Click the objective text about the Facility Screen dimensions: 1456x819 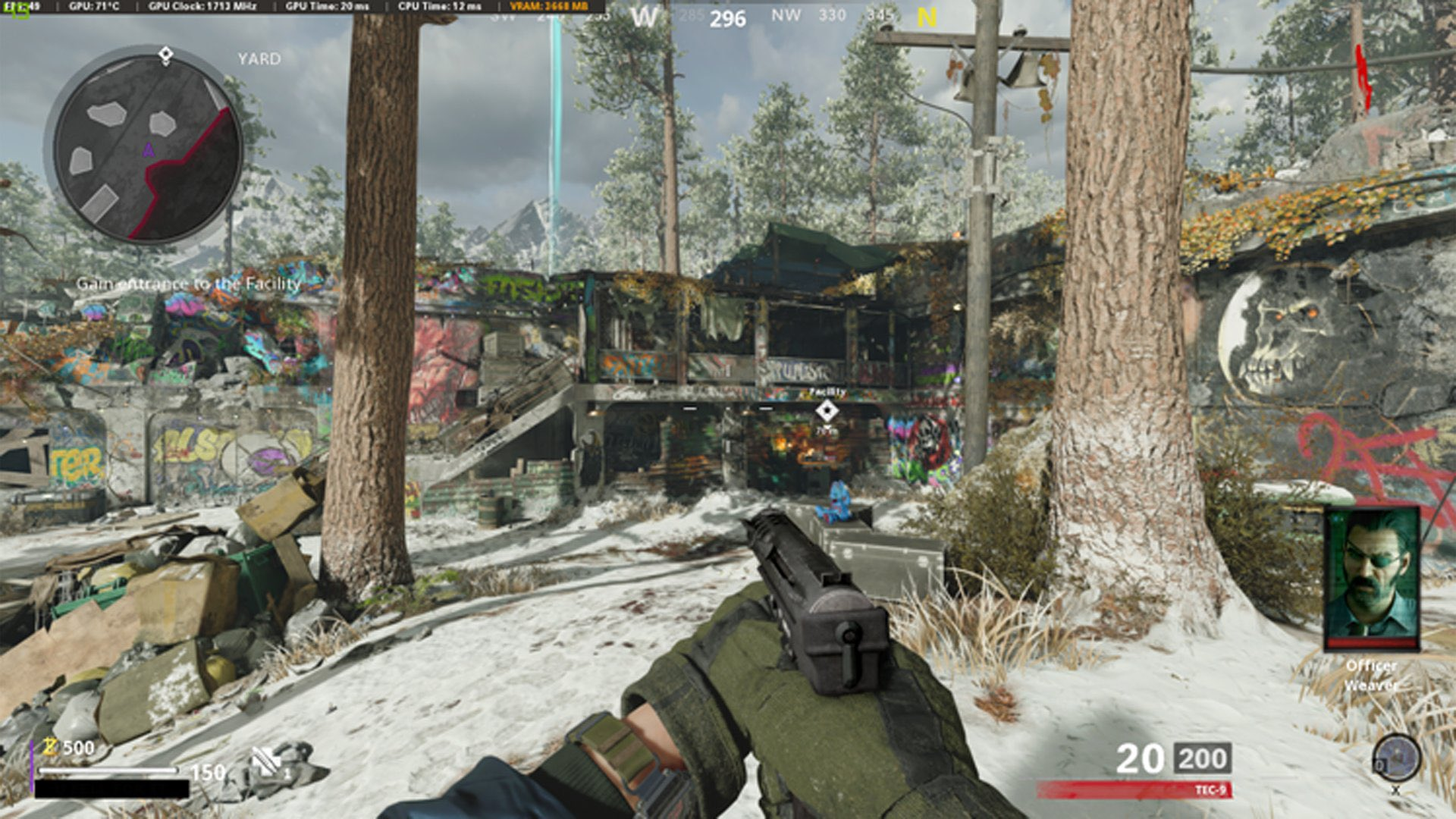click(x=189, y=284)
